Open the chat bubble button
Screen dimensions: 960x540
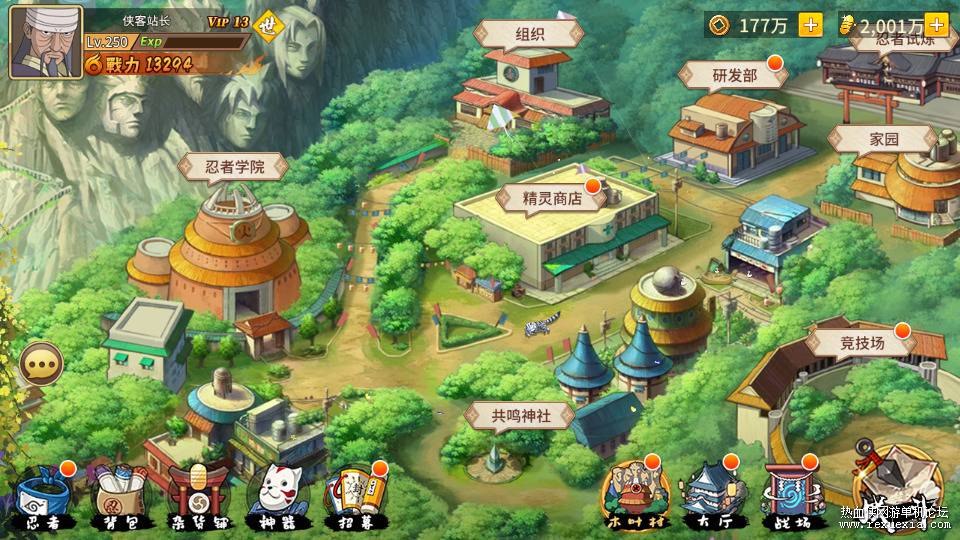click(x=41, y=364)
